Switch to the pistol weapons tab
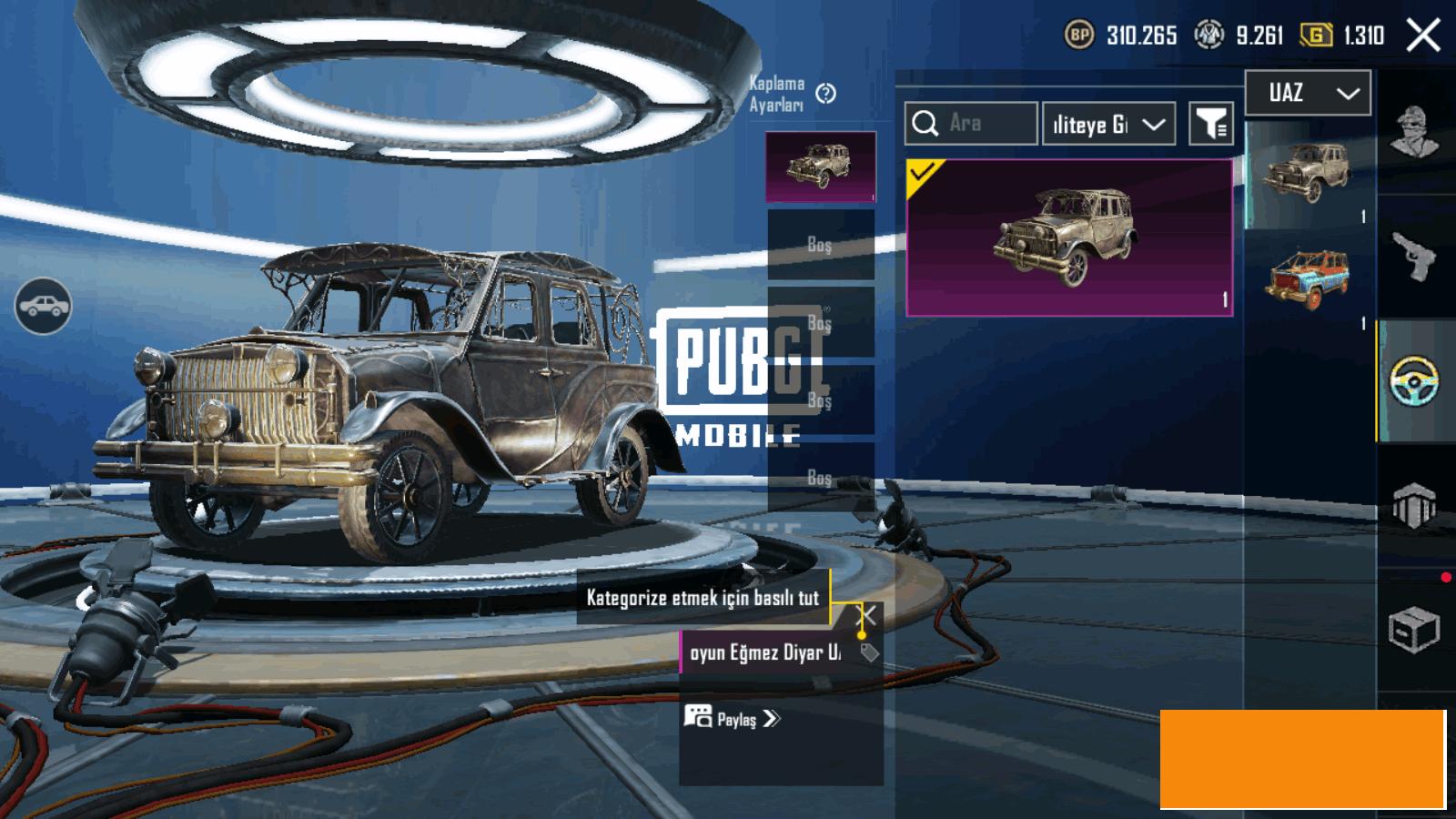This screenshot has height=819, width=1456. 1415,258
